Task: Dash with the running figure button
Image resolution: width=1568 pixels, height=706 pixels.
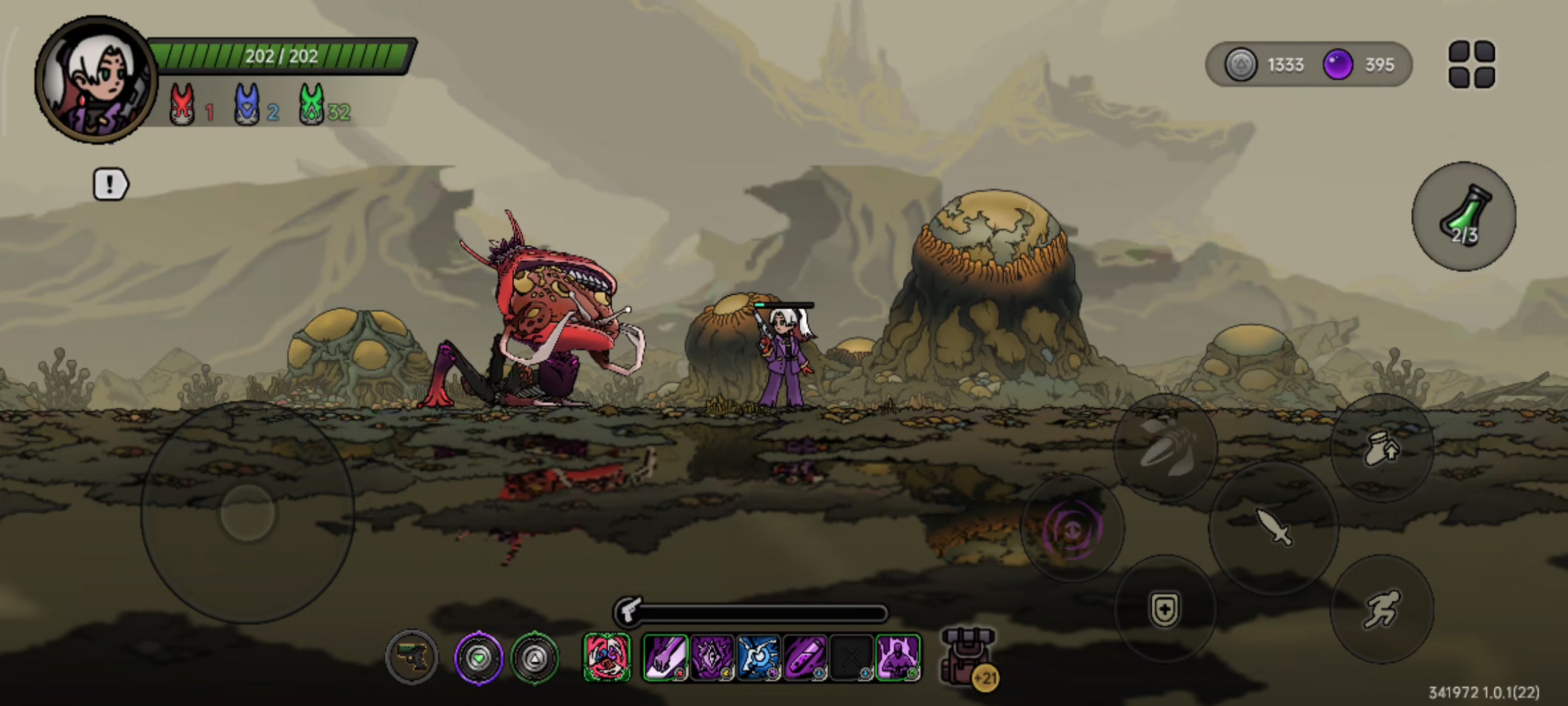Action: pos(1382,609)
